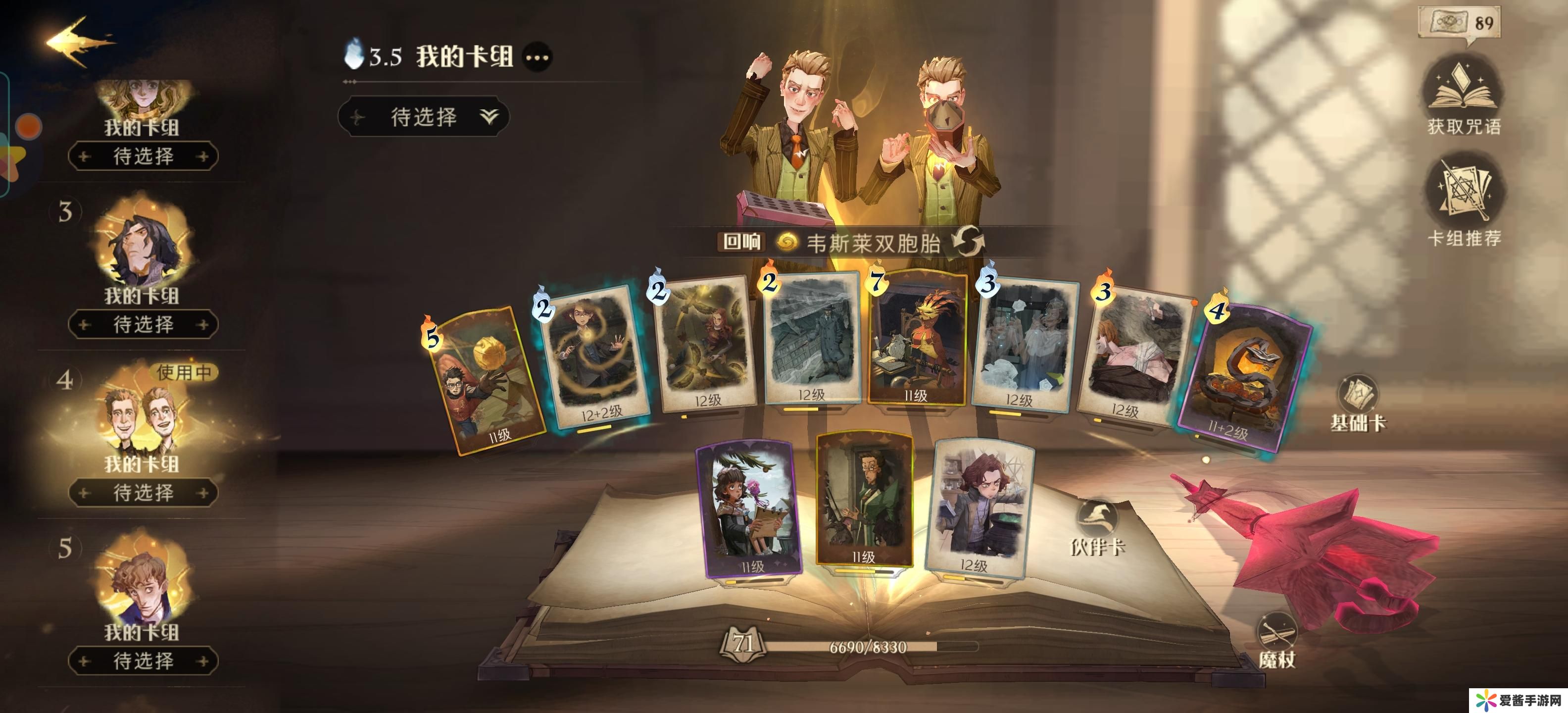The height and width of the screenshot is (713, 1568).
Task: Switch to 伙伴卡 companion cards
Action: pos(1097,527)
